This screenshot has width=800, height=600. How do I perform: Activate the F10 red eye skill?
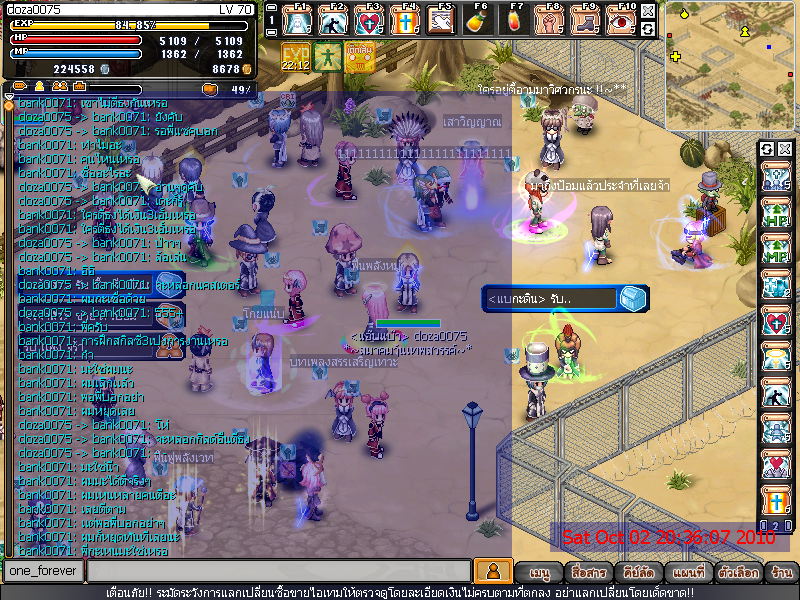[x=622, y=20]
